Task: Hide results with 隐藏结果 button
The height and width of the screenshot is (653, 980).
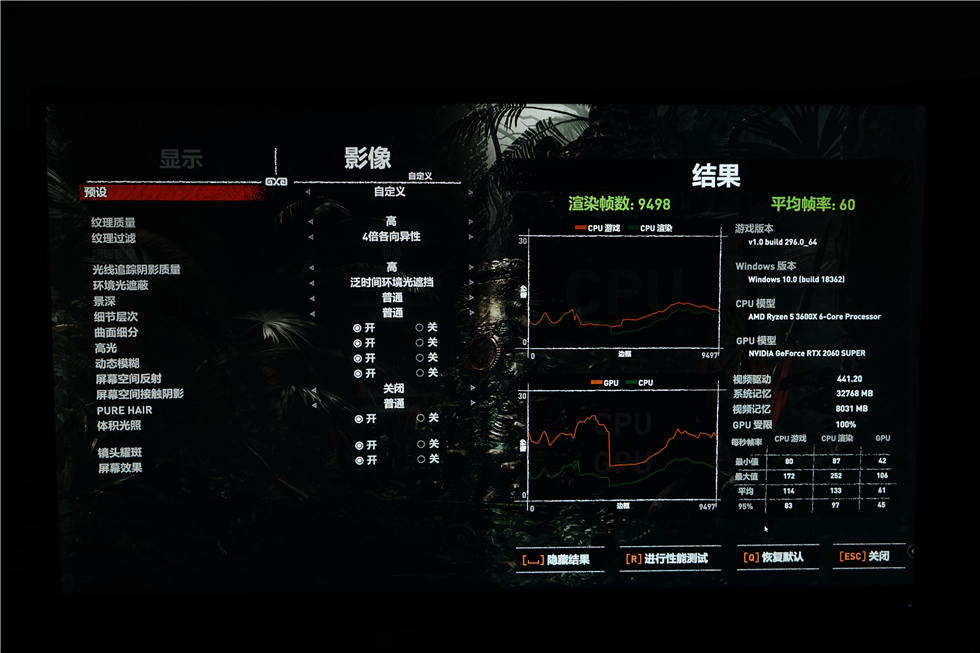Action: [x=556, y=559]
